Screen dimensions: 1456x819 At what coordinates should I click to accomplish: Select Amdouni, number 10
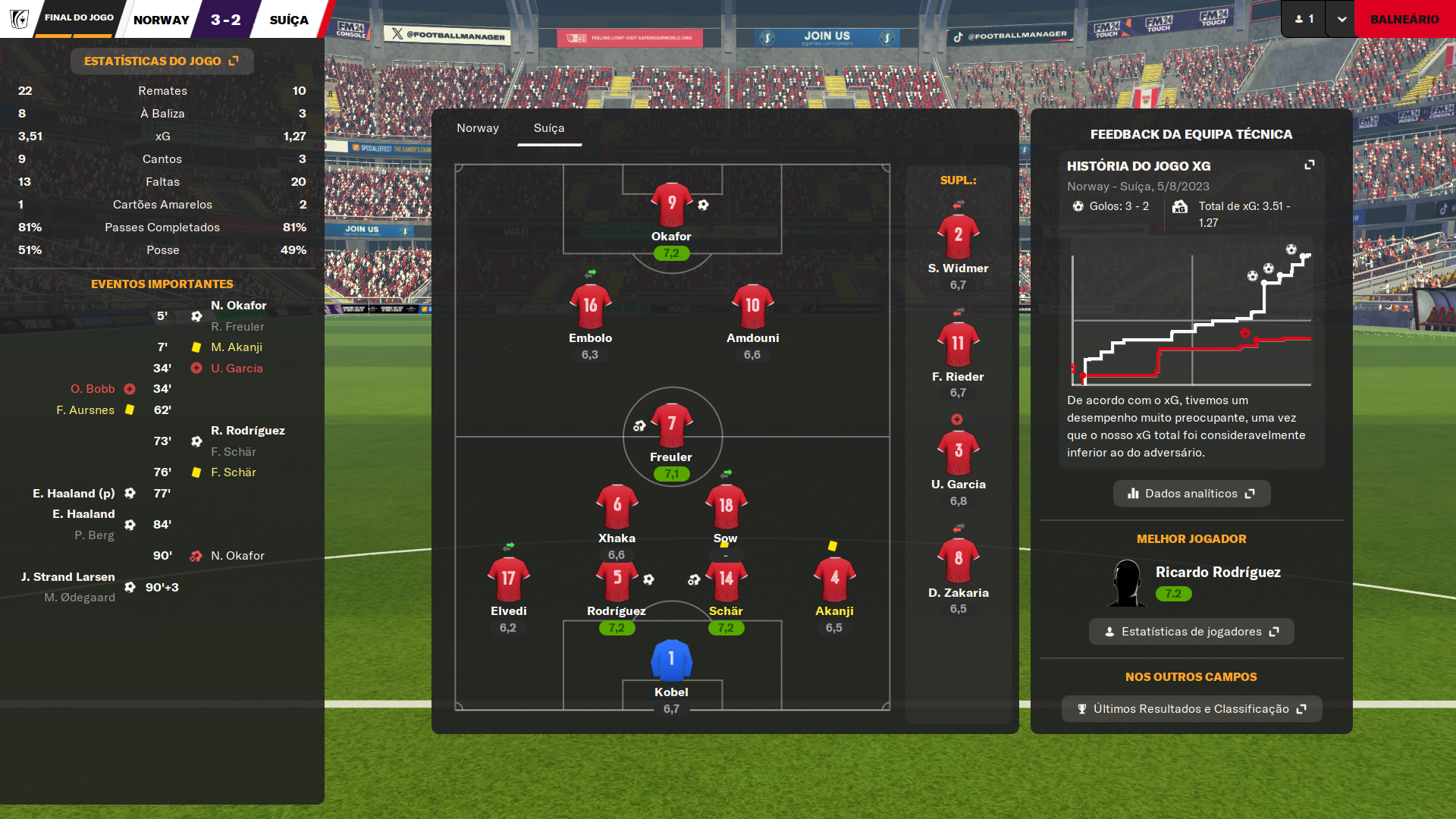pyautogui.click(x=752, y=307)
